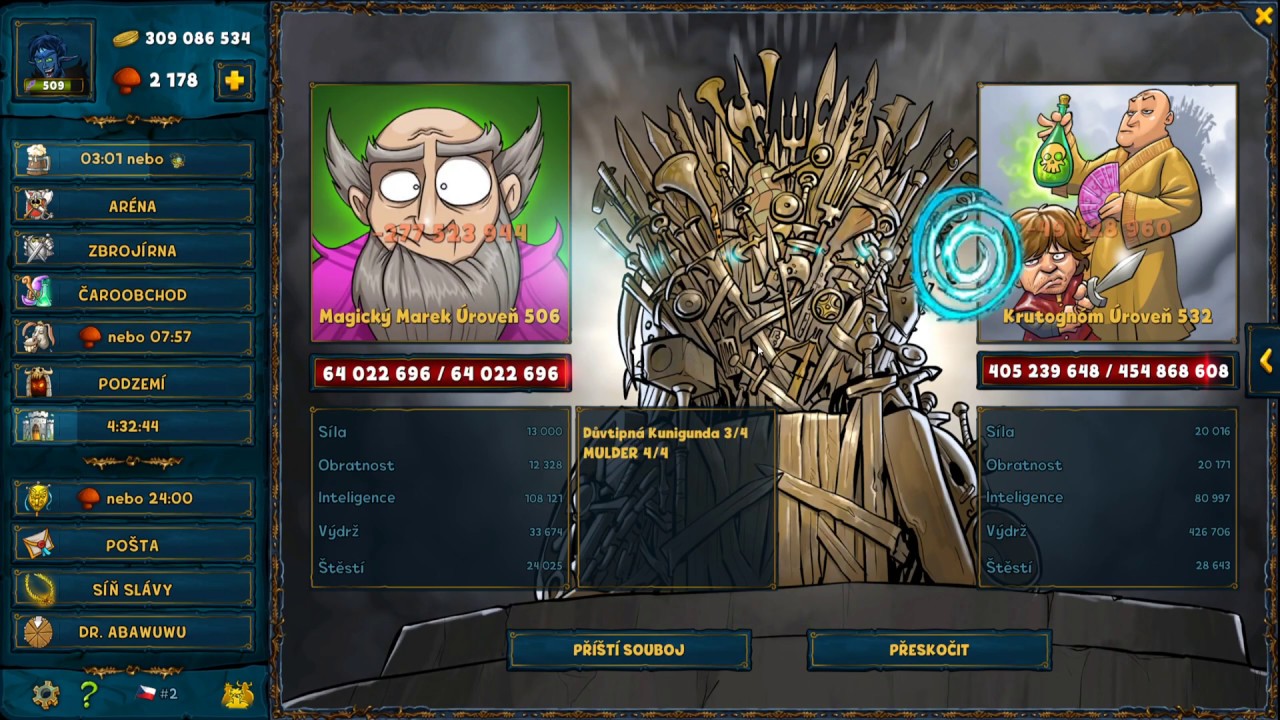Viewport: 1280px width, 720px height.
Task: Click the player avatar portrait level 509
Action: [x=54, y=60]
